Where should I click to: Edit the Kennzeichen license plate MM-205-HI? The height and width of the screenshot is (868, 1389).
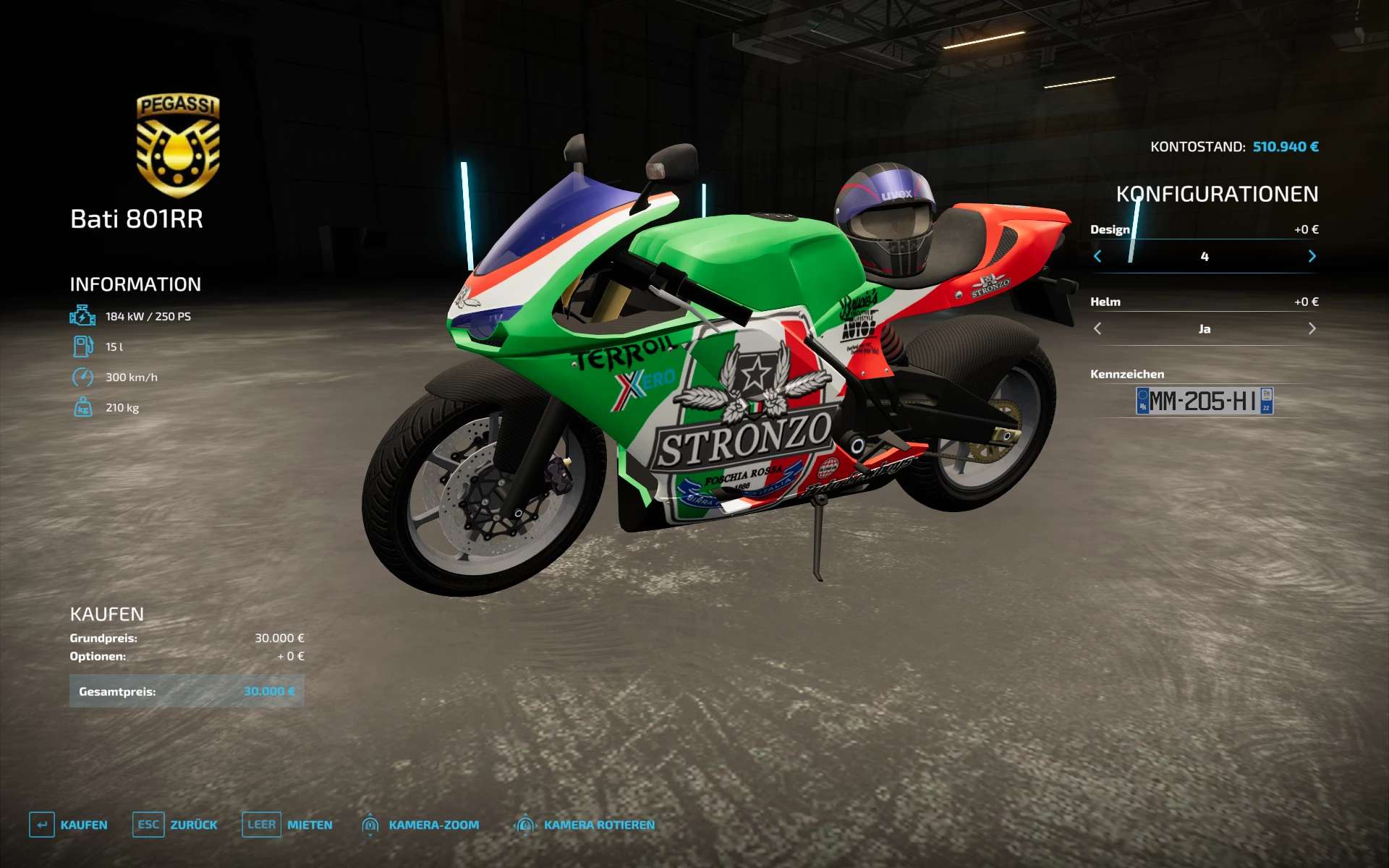[x=1204, y=401]
